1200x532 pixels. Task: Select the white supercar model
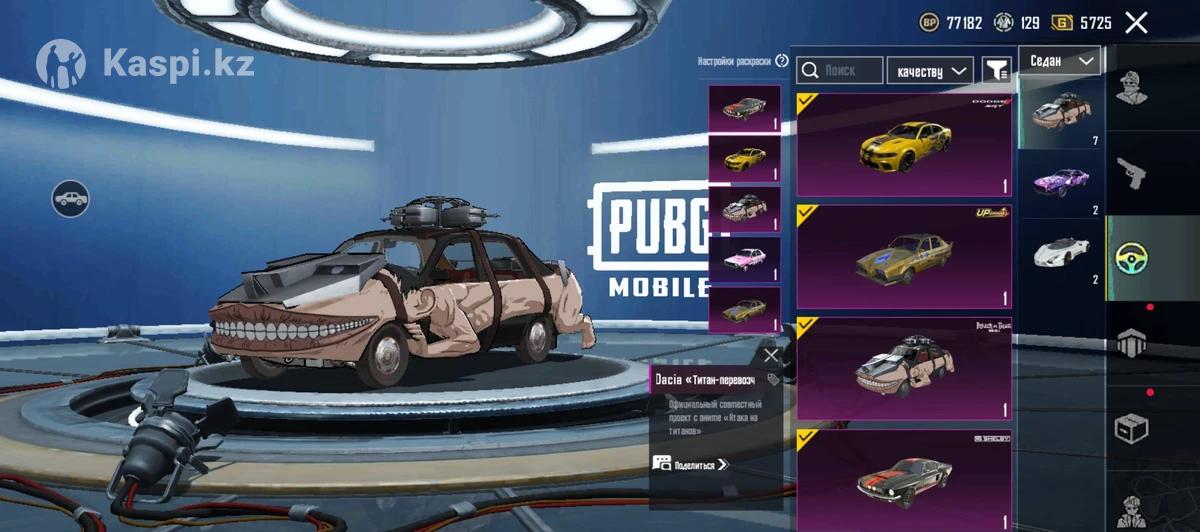coord(1060,250)
